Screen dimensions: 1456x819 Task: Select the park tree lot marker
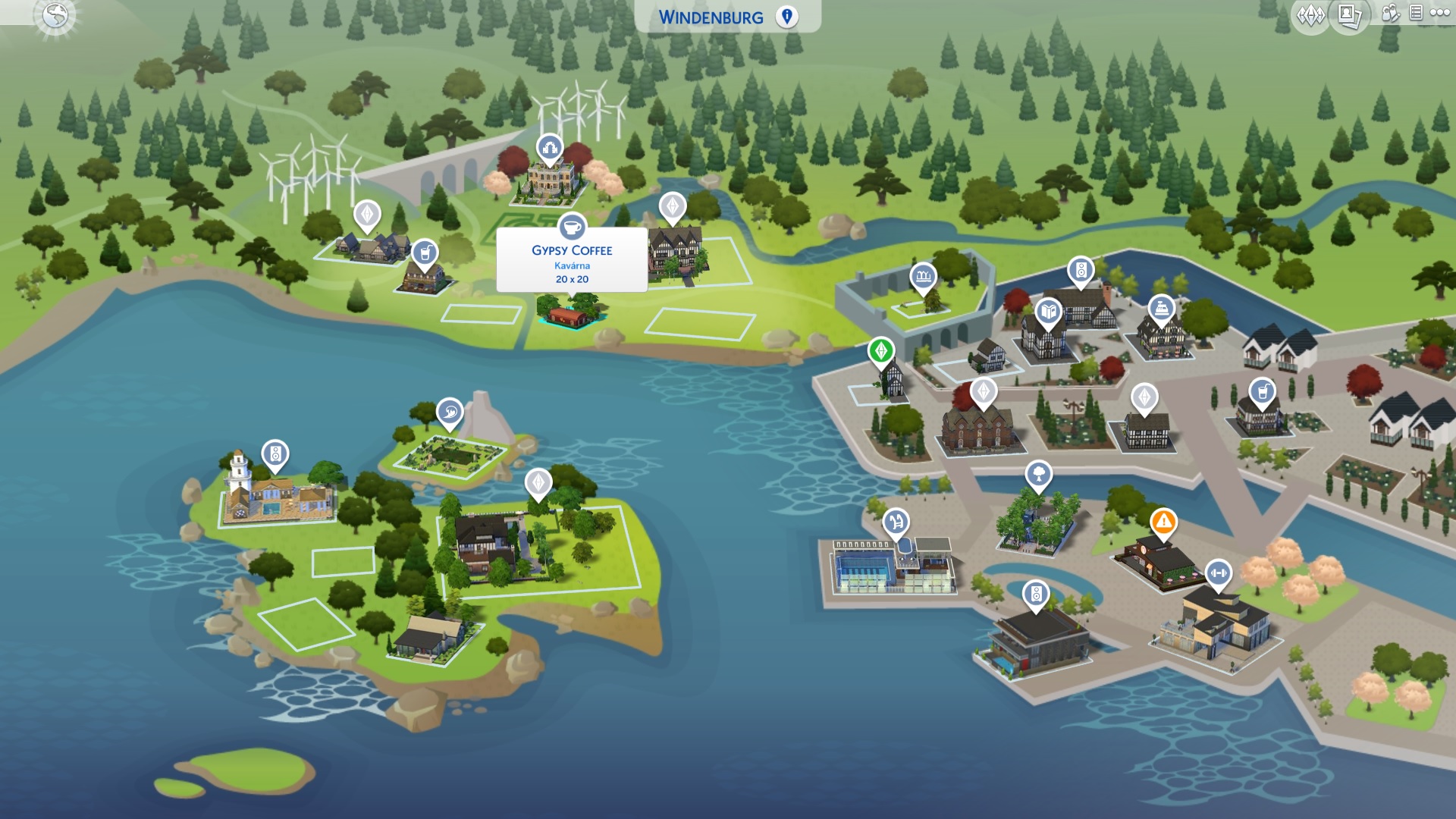coord(1038,475)
